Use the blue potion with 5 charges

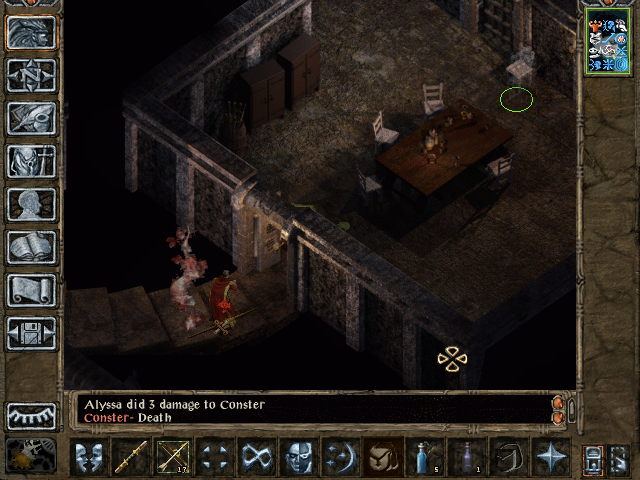tap(425, 457)
